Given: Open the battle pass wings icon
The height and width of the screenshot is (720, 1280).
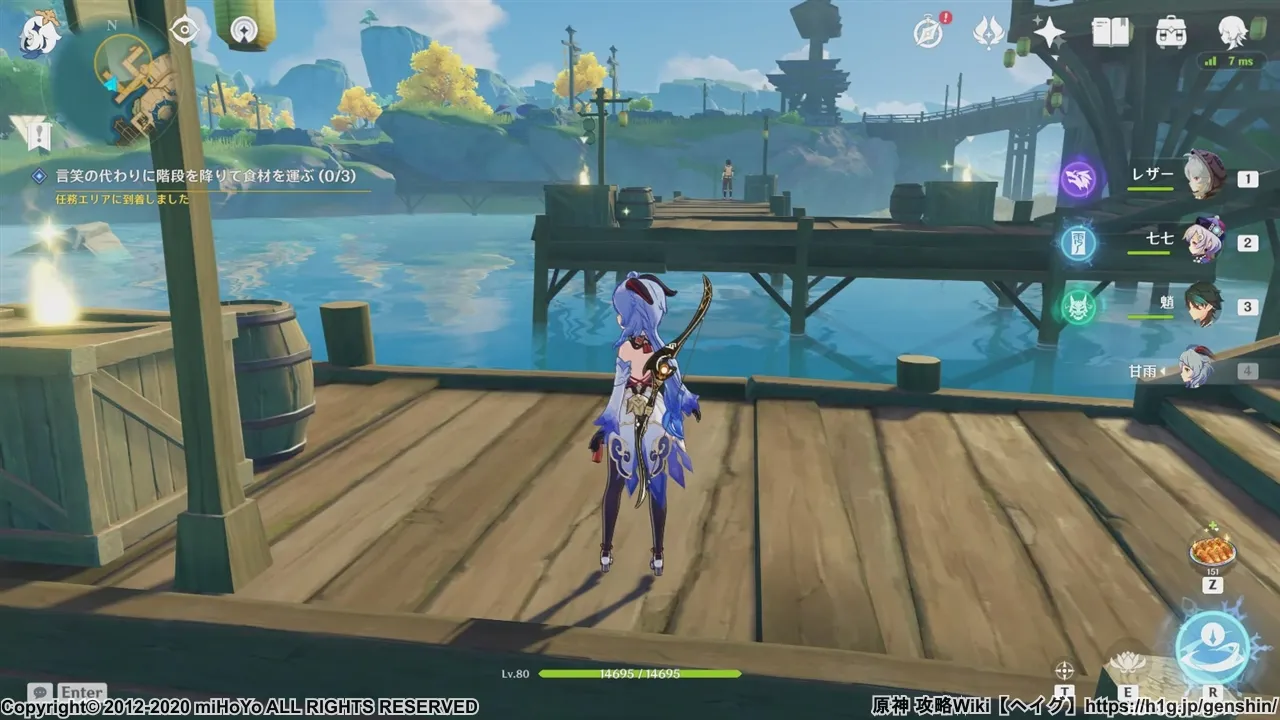Looking at the screenshot, I should 989,33.
